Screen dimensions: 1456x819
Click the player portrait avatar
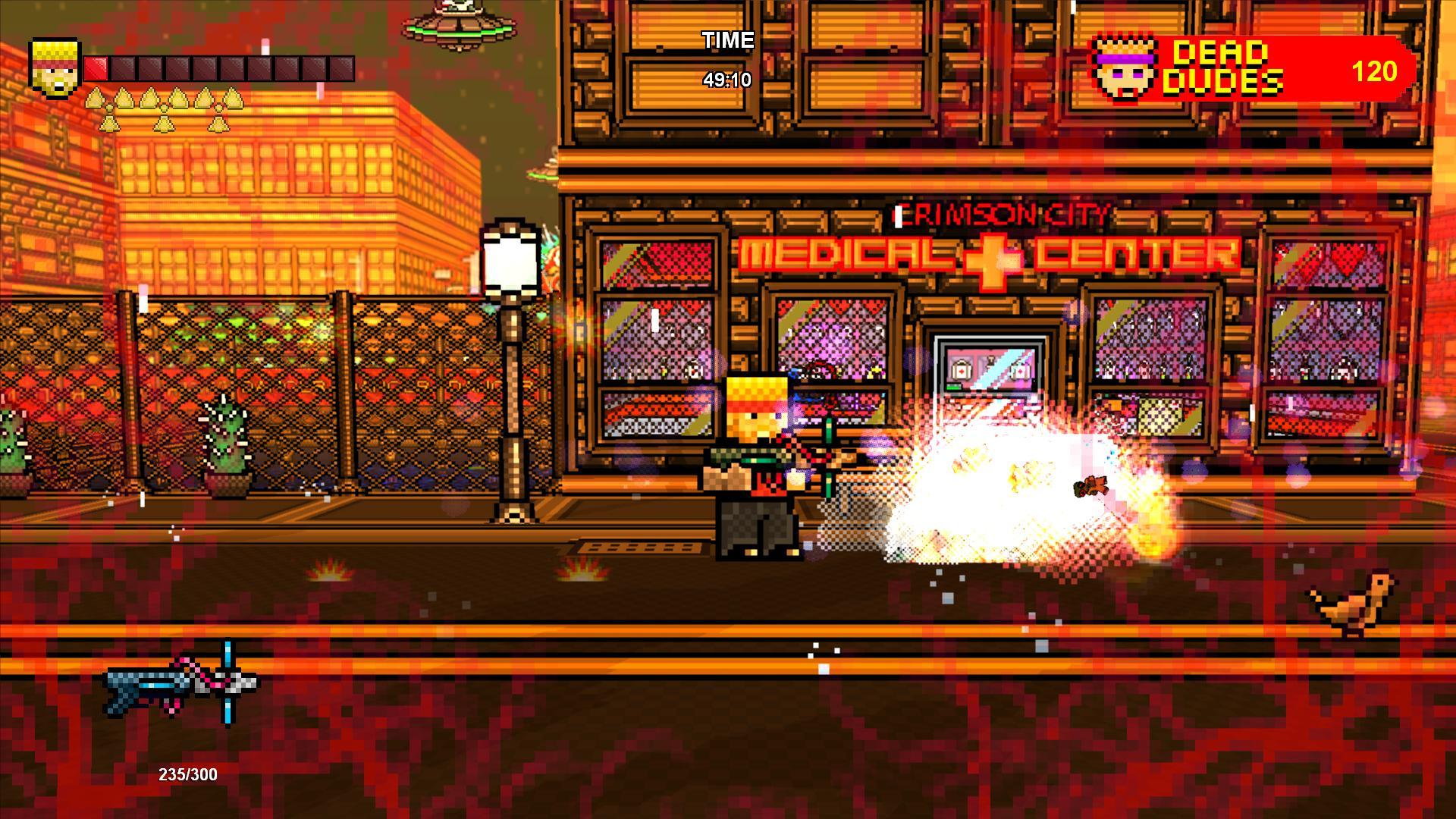[53, 68]
